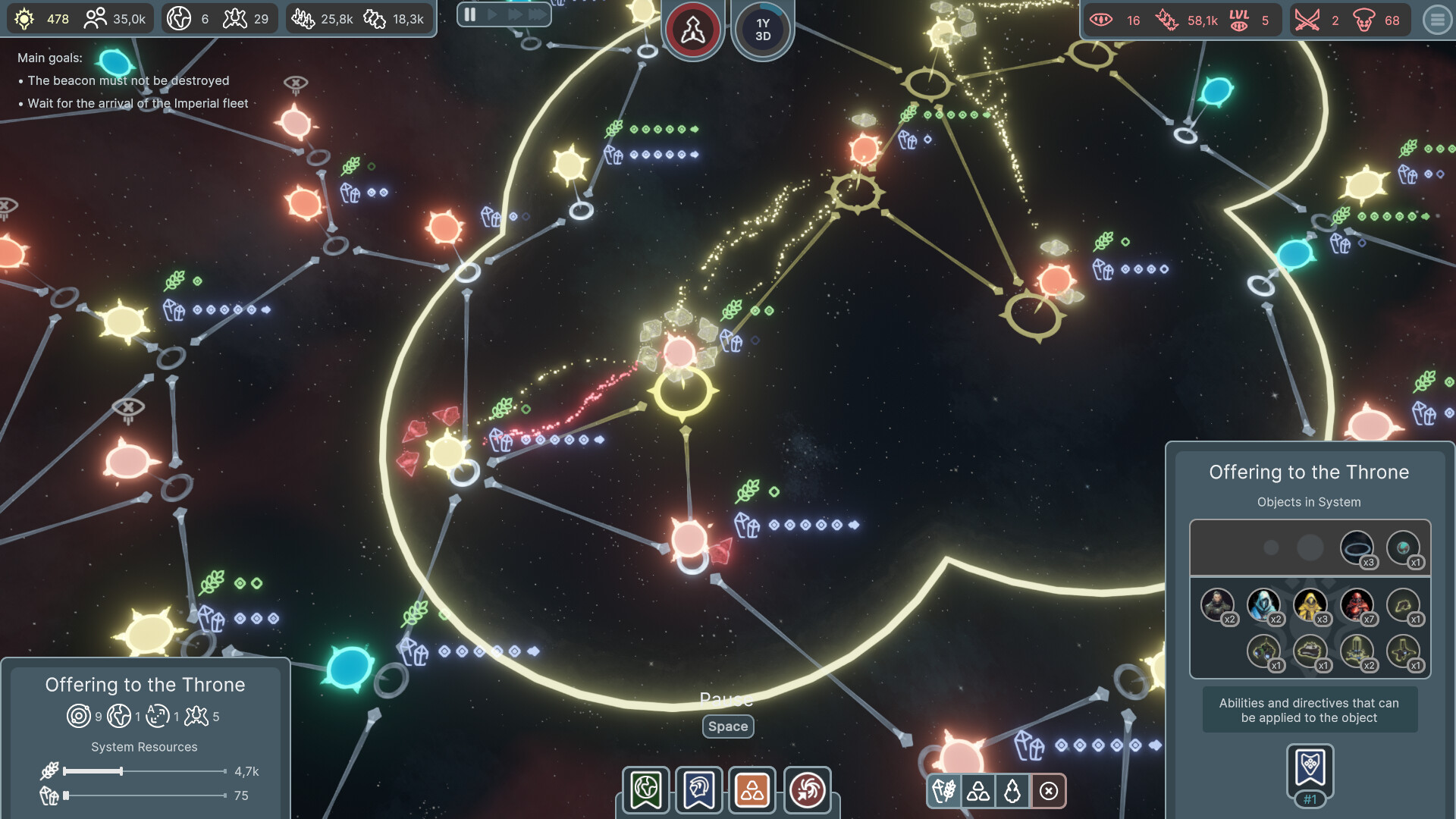Select the planet object x1 in system
The height and width of the screenshot is (819, 1456).
point(1403,548)
